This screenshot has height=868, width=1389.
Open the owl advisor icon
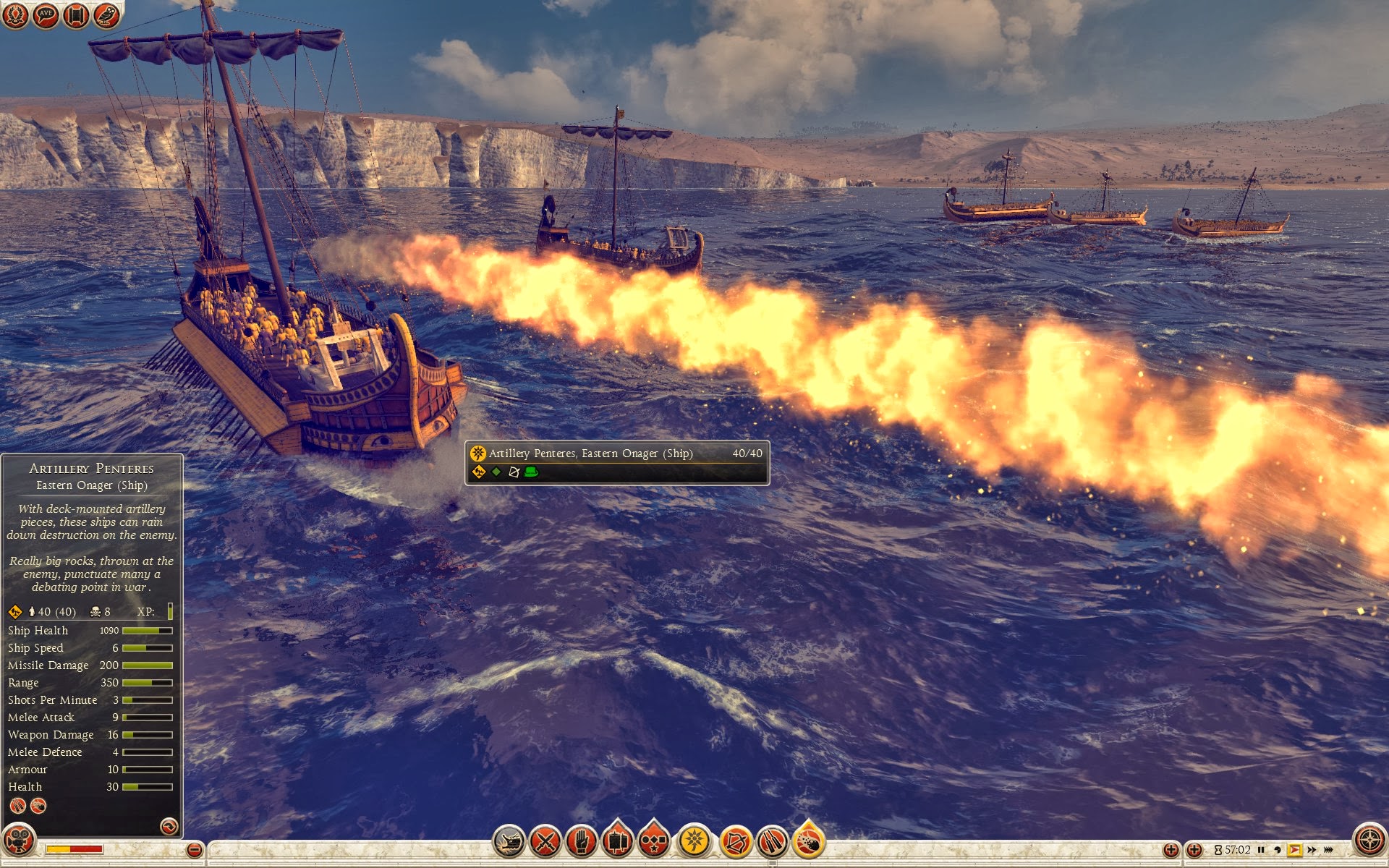pos(106,15)
